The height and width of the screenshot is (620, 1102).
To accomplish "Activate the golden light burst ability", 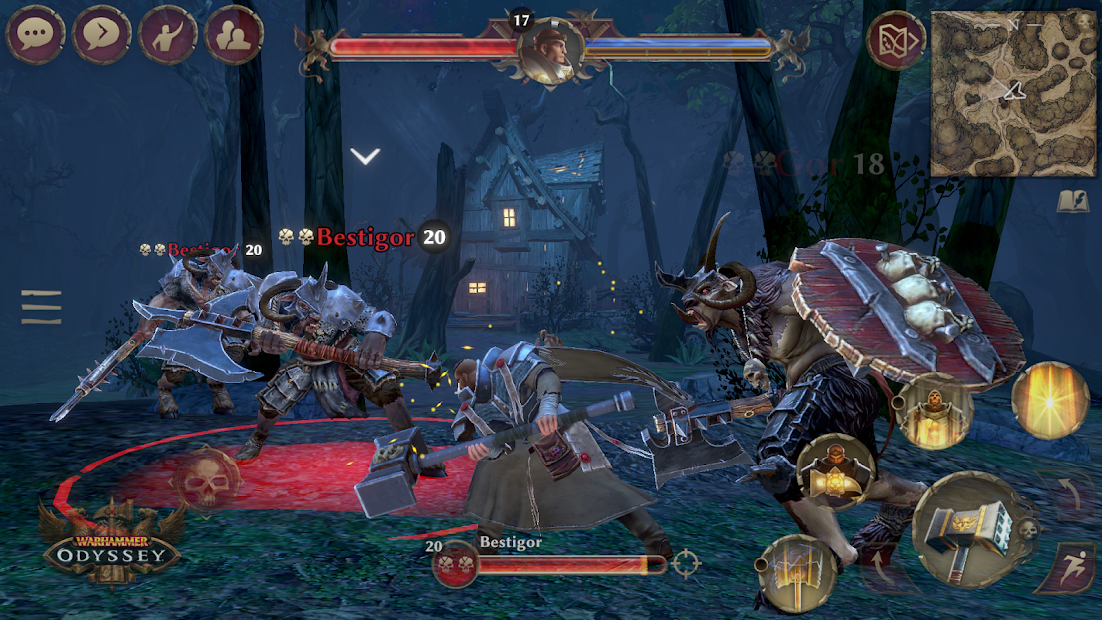I will click(1049, 399).
